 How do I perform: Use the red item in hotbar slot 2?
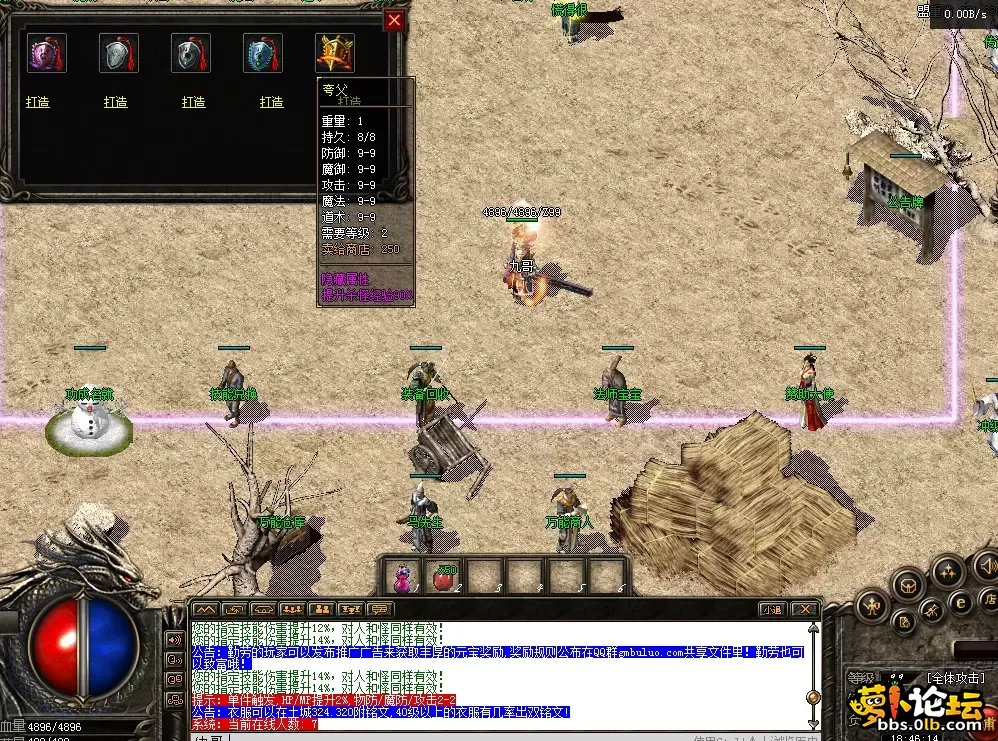pos(443,577)
